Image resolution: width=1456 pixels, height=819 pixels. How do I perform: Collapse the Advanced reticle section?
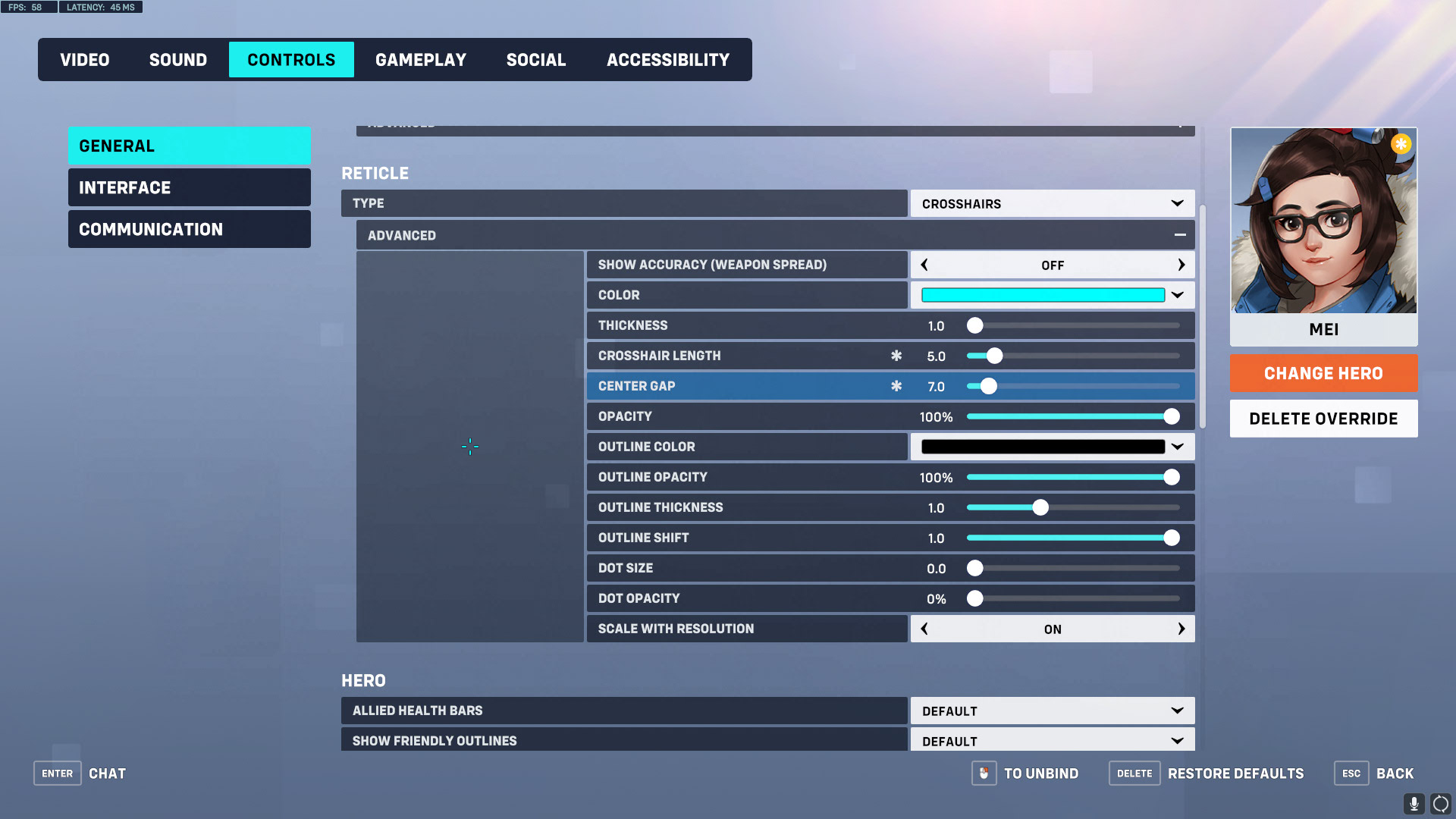tap(1180, 235)
